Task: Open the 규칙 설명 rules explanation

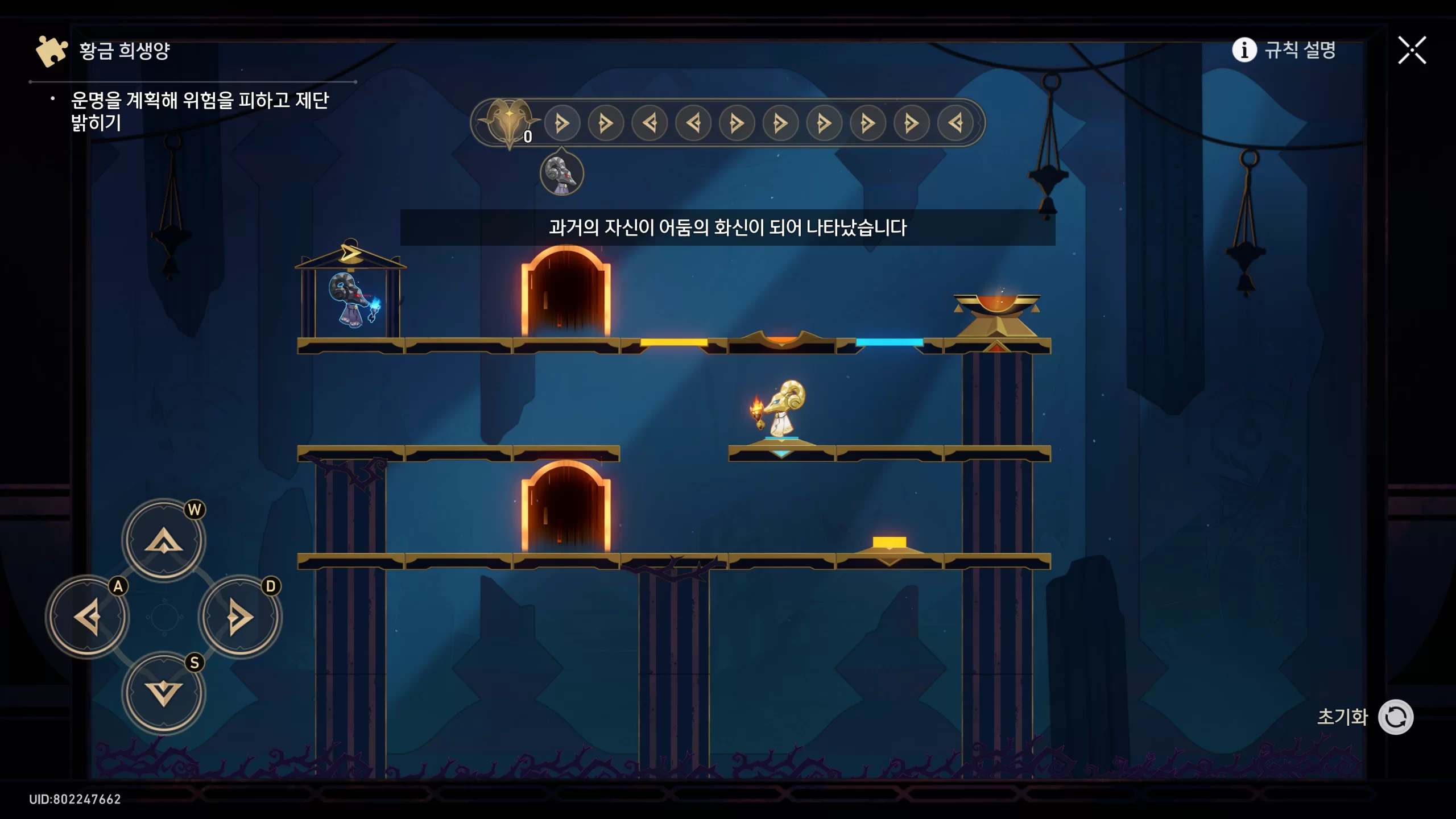Action: click(x=1284, y=50)
